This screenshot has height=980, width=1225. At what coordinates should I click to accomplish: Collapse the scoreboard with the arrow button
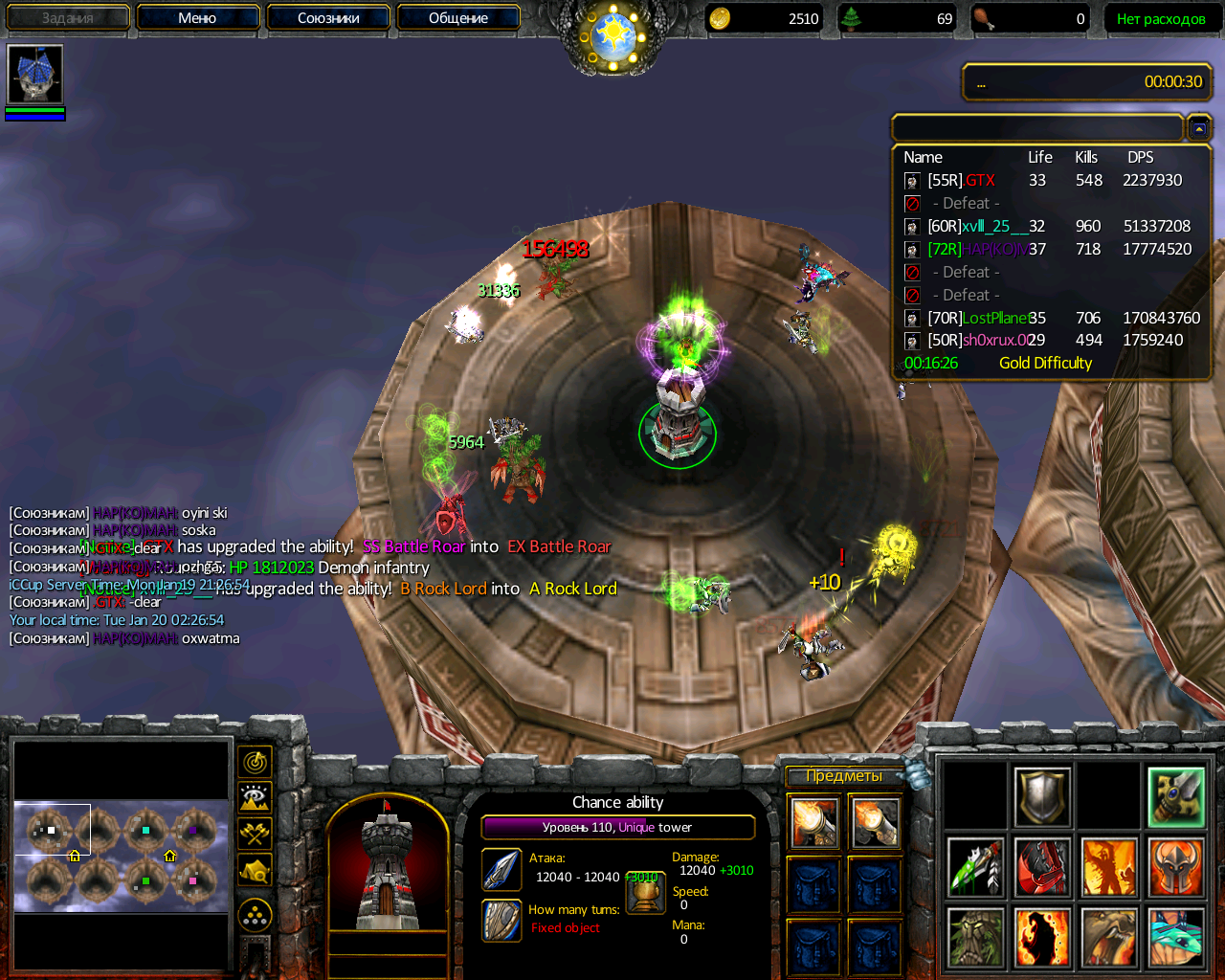1199,127
